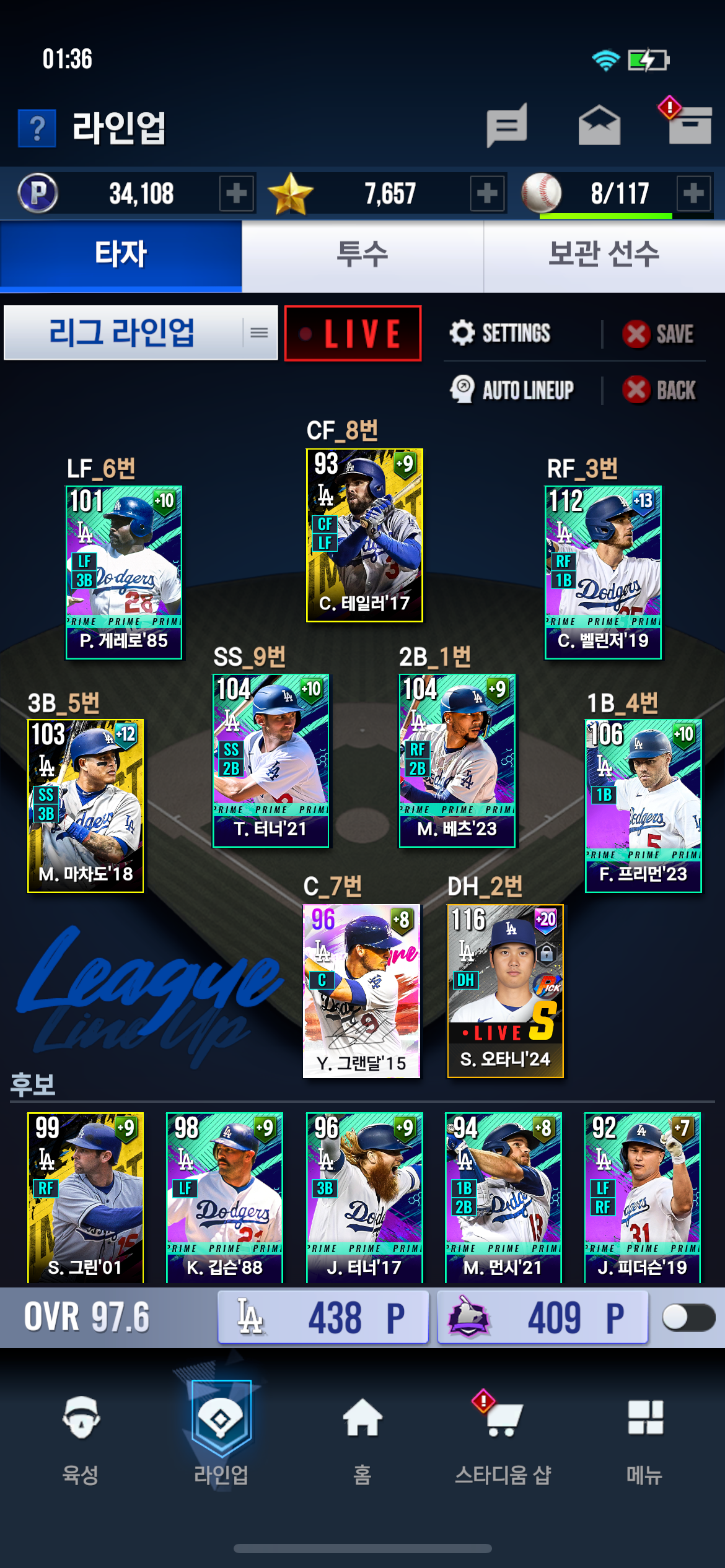Add more P points with plus button
725x1568 pixels.
[236, 194]
